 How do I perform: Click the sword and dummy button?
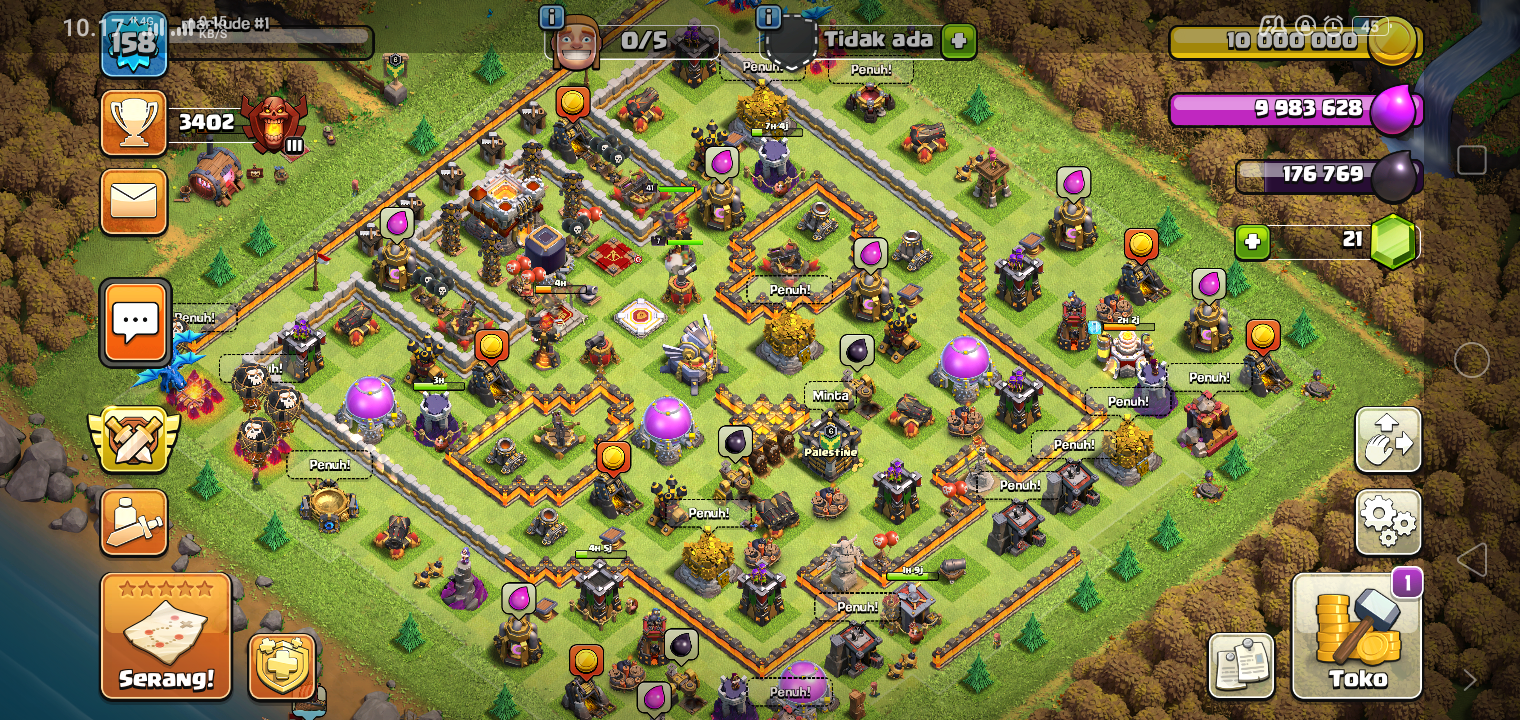[x=134, y=522]
